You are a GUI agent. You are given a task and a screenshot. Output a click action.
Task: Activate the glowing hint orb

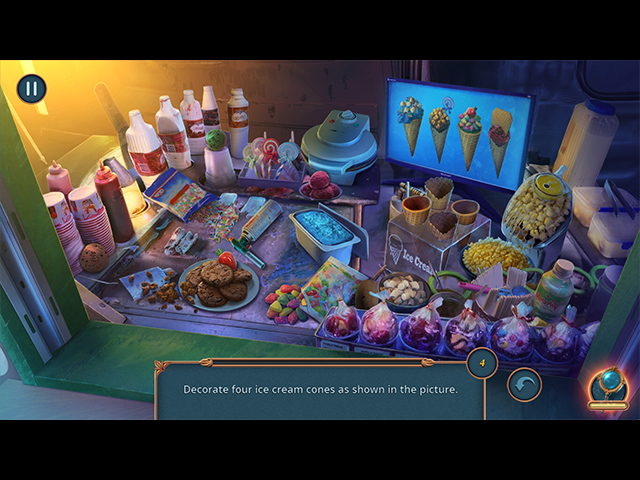coord(608,385)
